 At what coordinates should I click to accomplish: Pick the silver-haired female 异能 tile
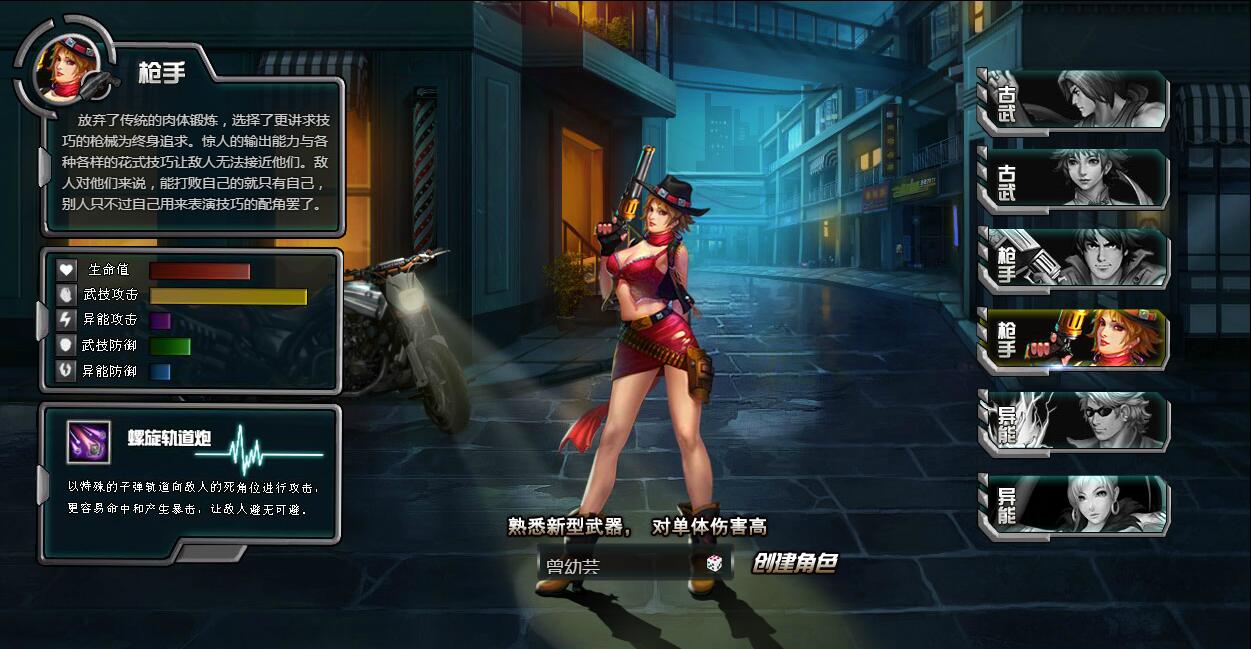pos(1074,504)
